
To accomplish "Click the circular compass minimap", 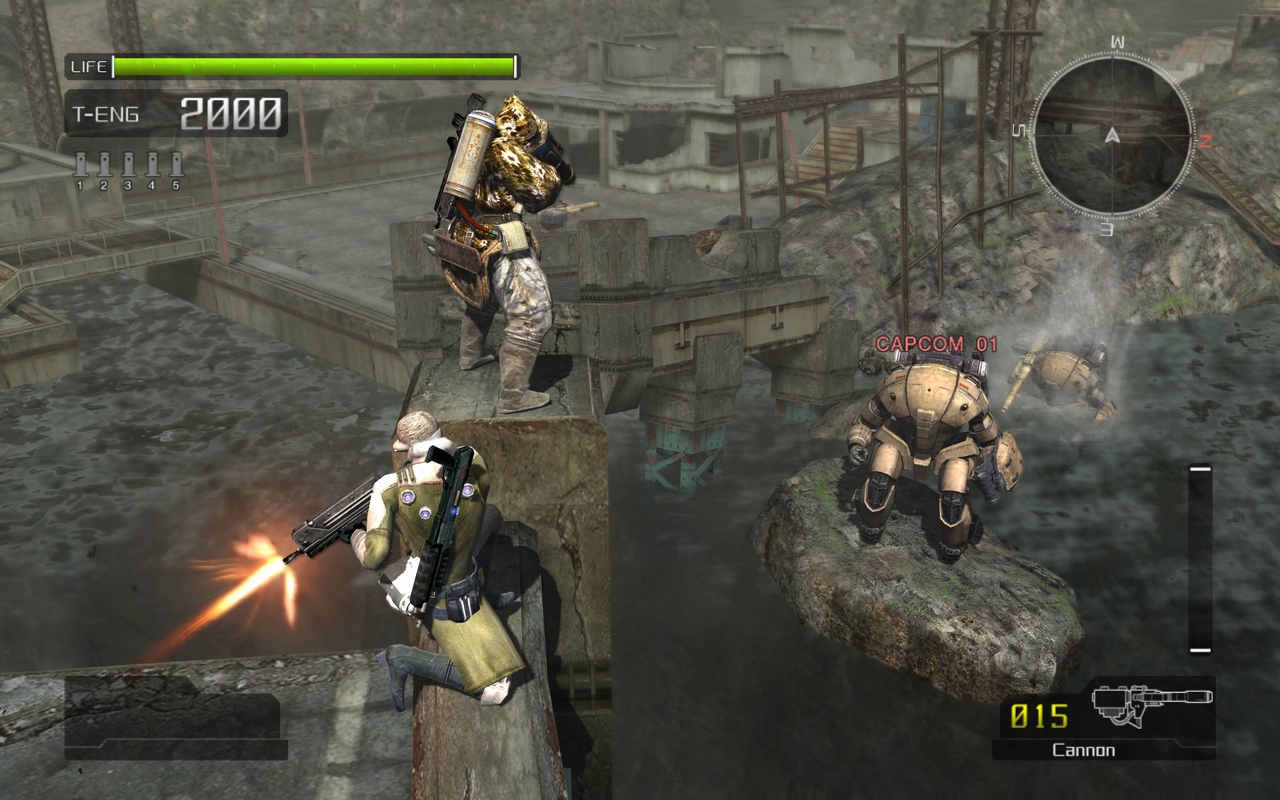I will (1112, 133).
